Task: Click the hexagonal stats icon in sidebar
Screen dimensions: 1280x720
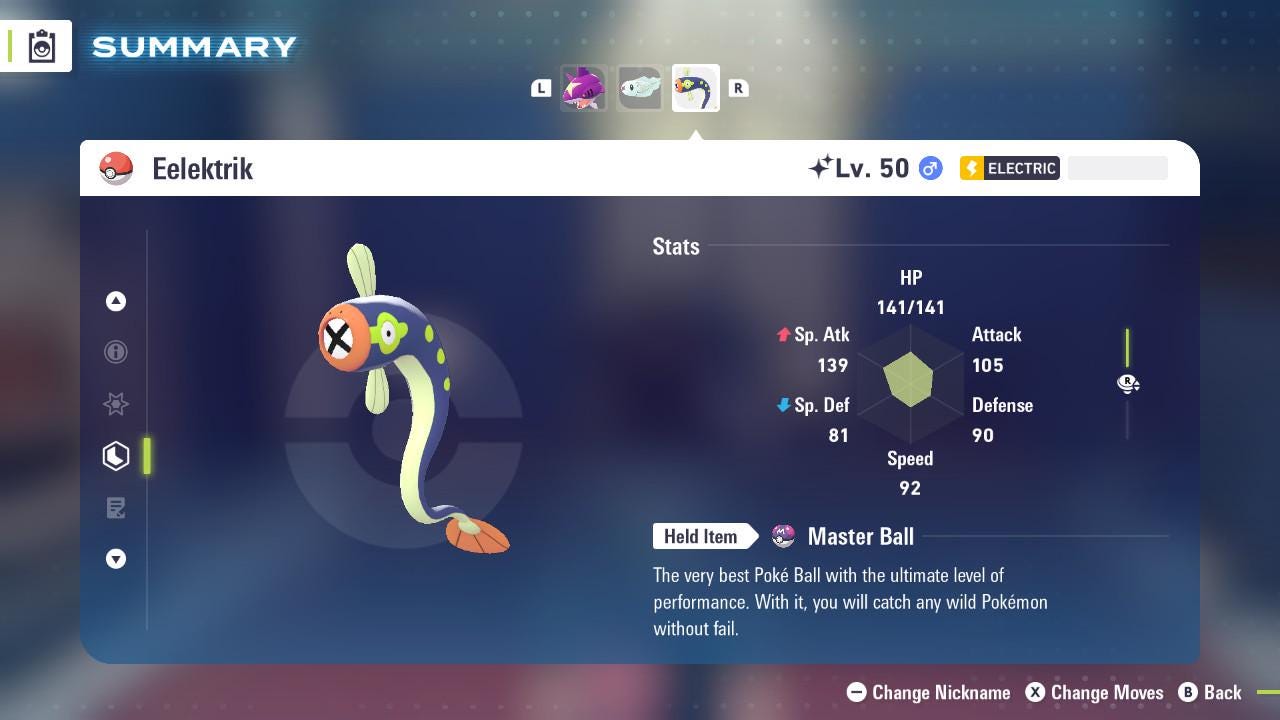Action: pos(116,456)
